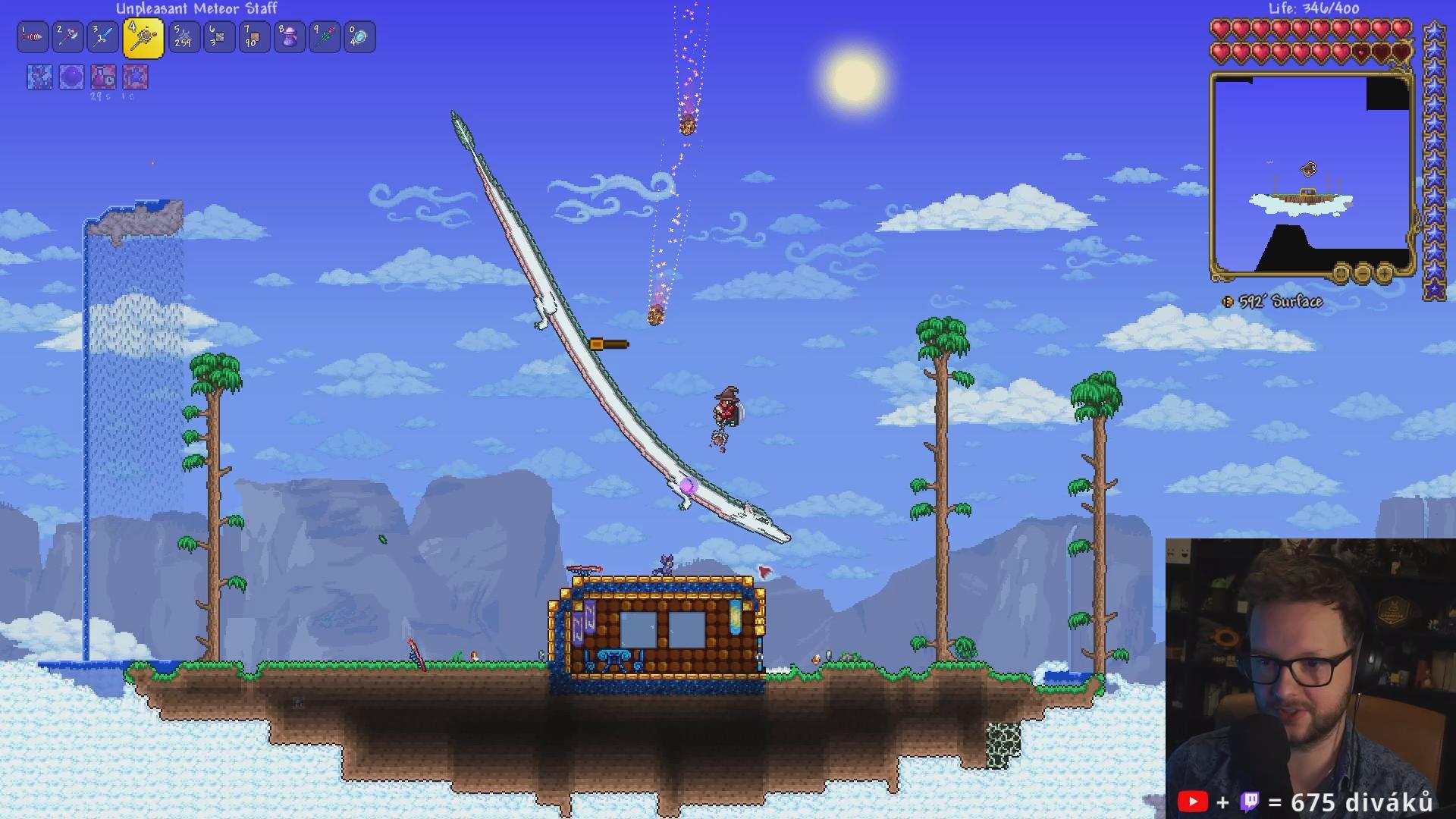Screen dimensions: 1456x819
Task: Zoom out the minimap with minus button
Action: [1363, 271]
